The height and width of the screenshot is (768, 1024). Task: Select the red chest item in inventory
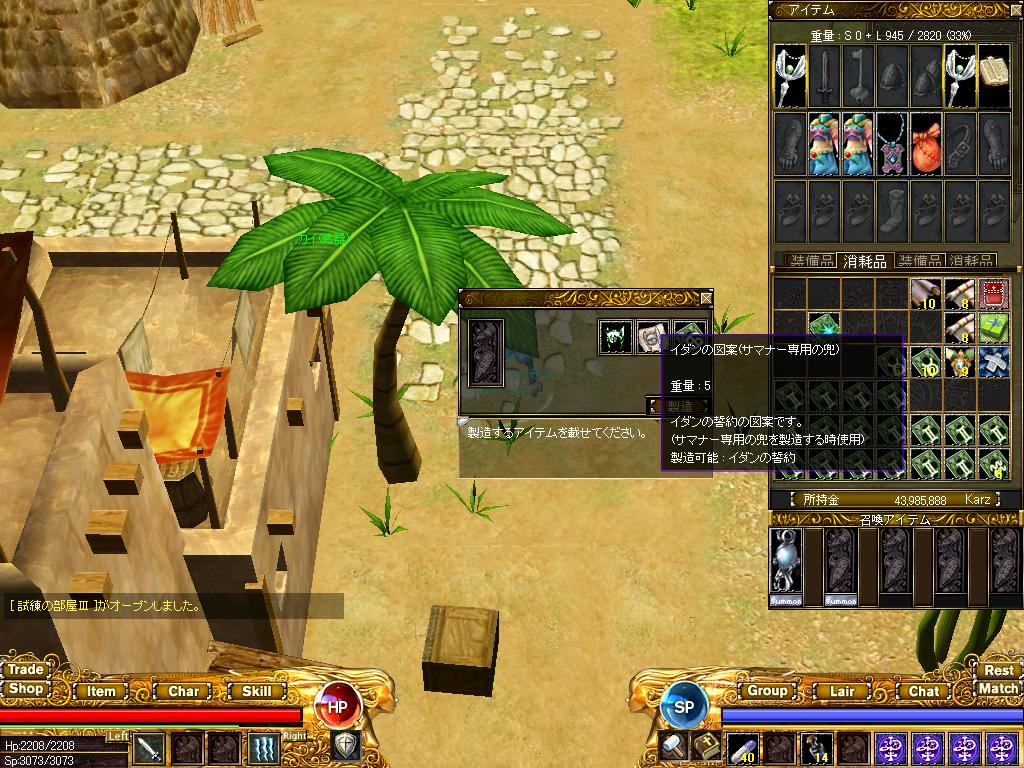(x=993, y=293)
